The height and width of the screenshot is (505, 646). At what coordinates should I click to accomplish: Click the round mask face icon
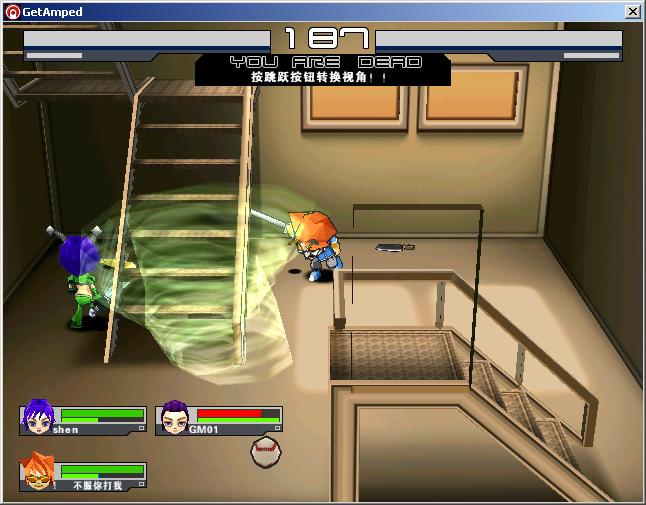pyautogui.click(x=264, y=451)
